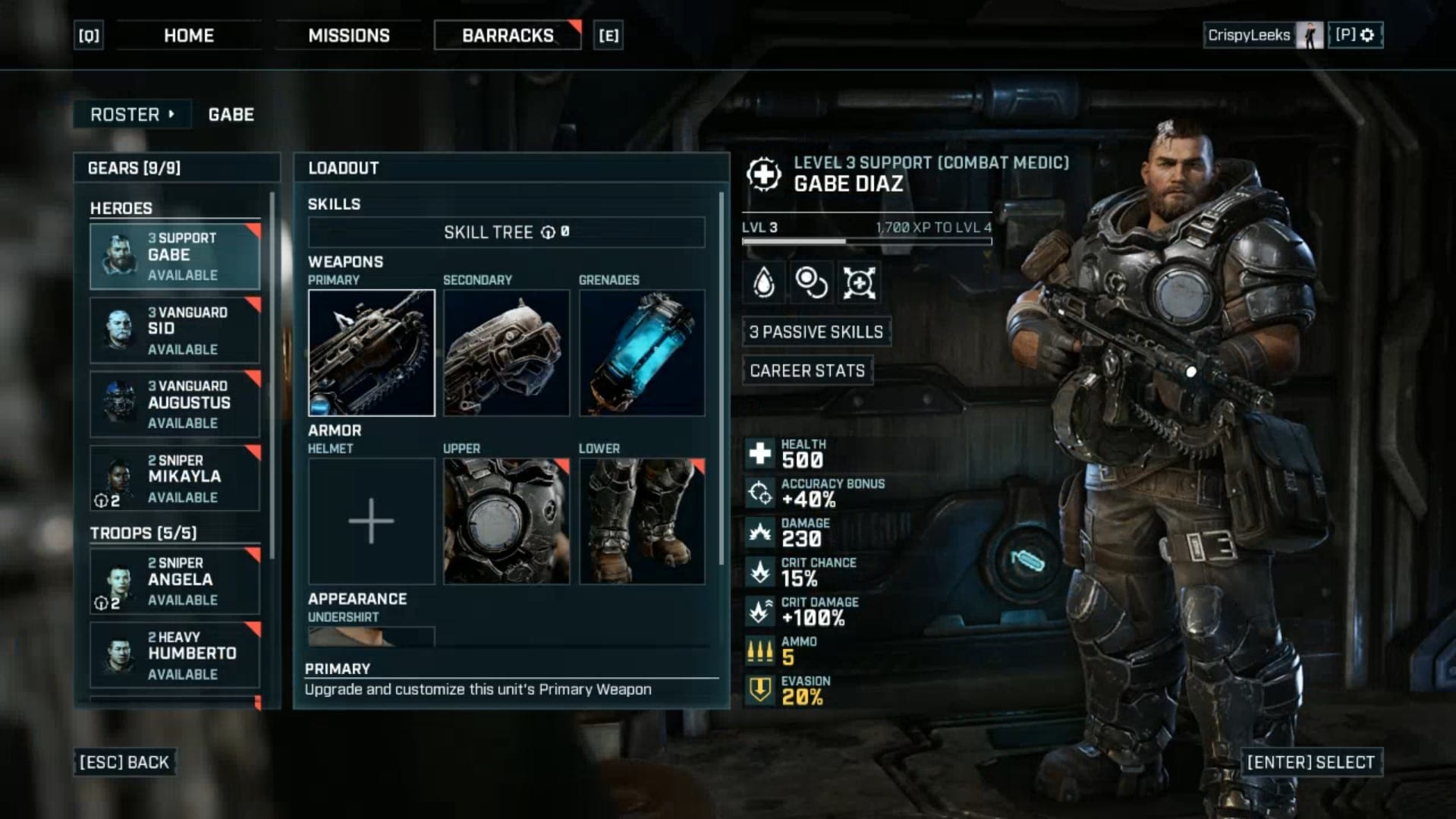
Task: Pick sniper Mikayla from the heroes list
Action: pos(175,477)
